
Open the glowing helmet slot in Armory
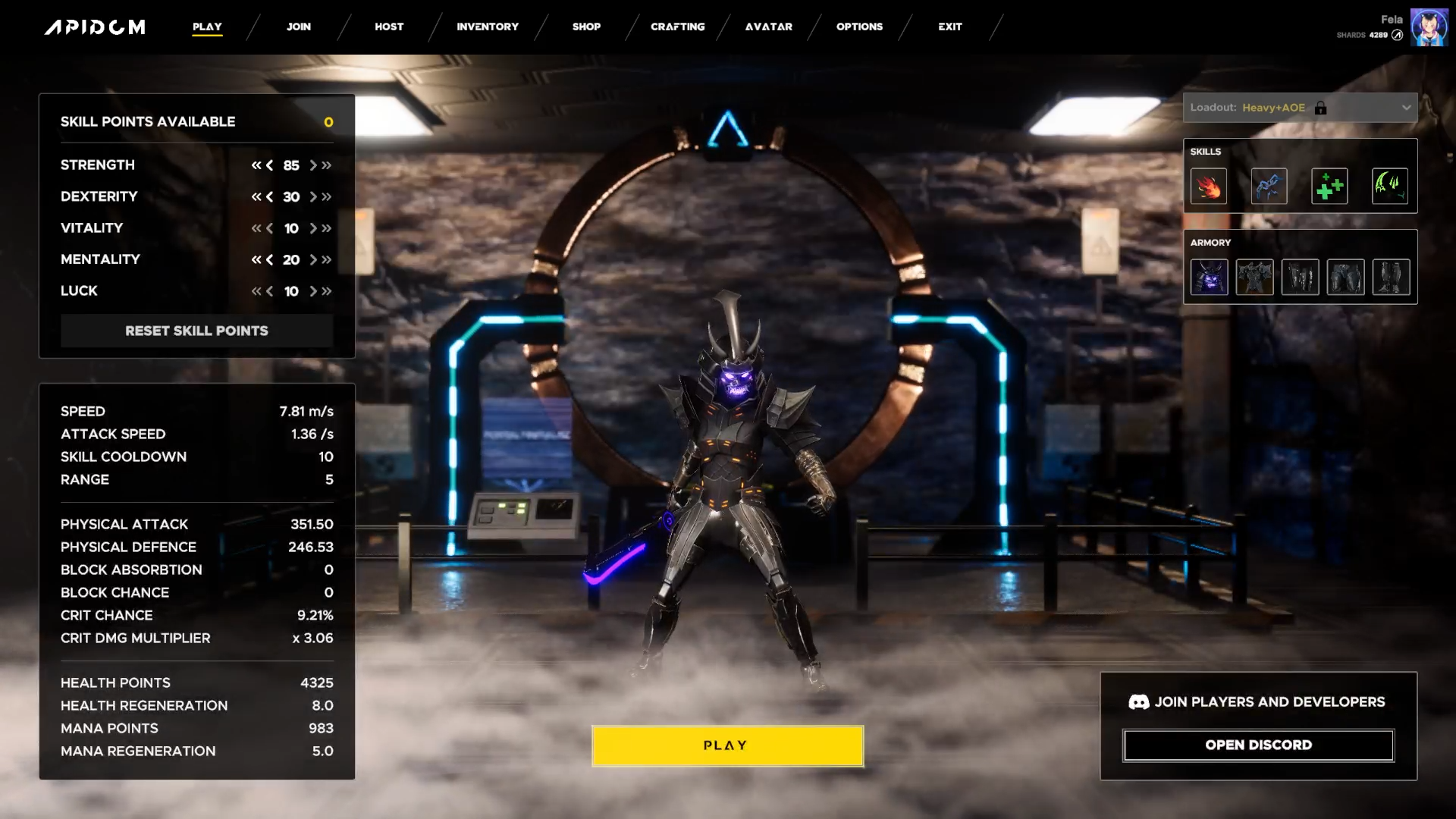[x=1210, y=277]
